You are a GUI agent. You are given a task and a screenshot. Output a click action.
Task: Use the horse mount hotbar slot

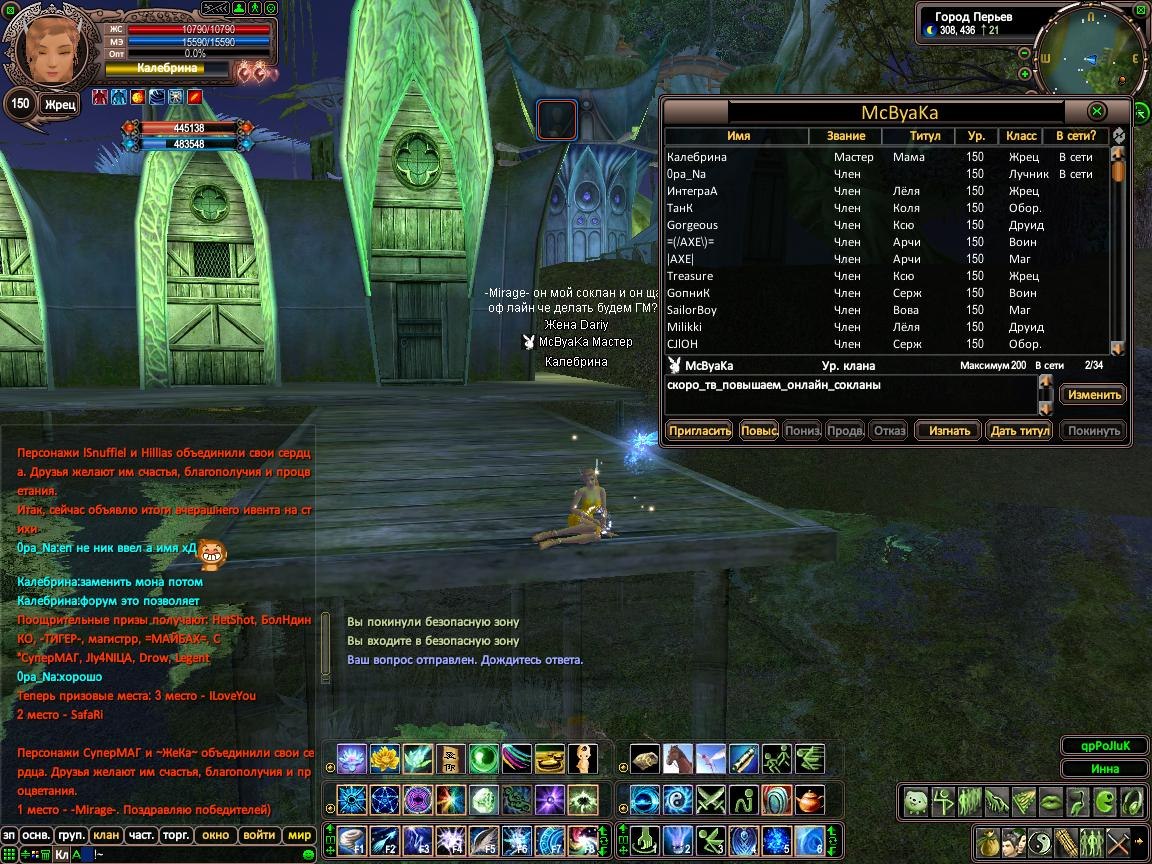point(678,759)
